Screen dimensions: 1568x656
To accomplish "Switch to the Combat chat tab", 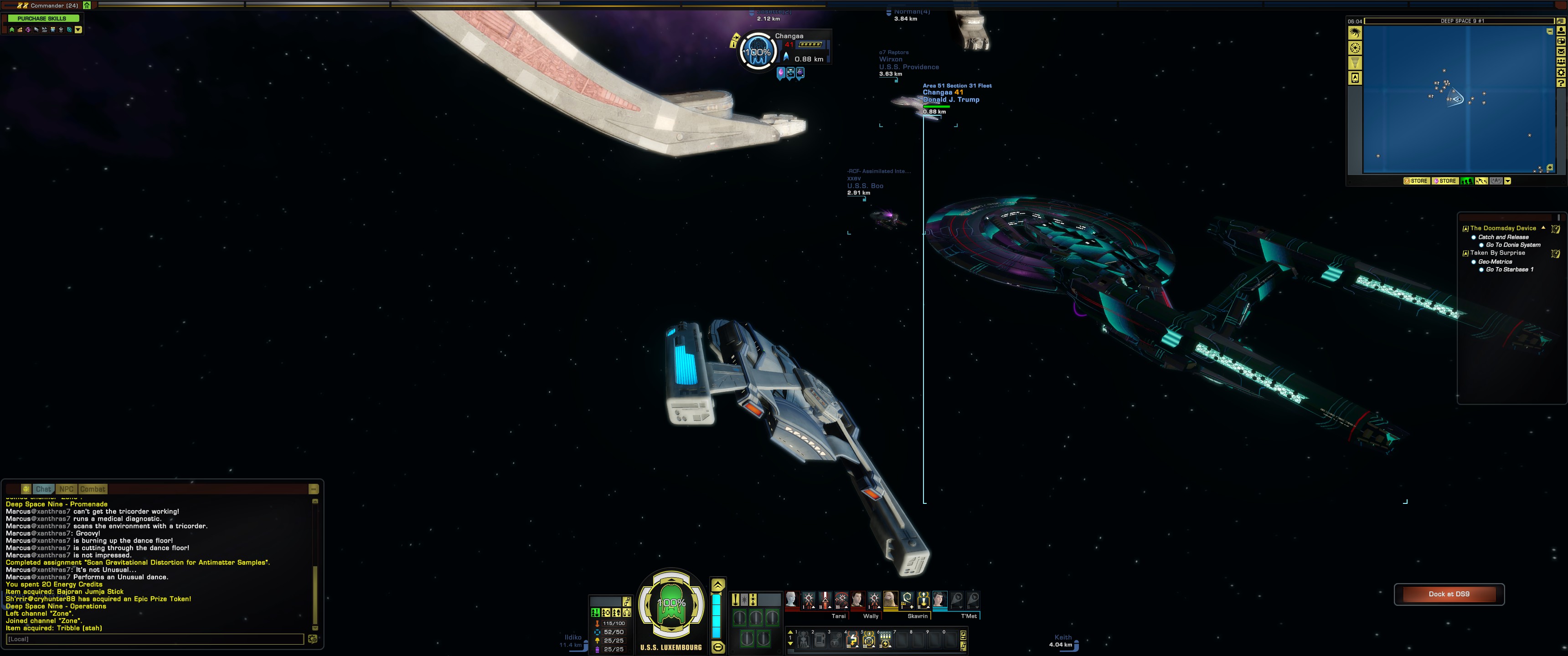I will [x=93, y=489].
